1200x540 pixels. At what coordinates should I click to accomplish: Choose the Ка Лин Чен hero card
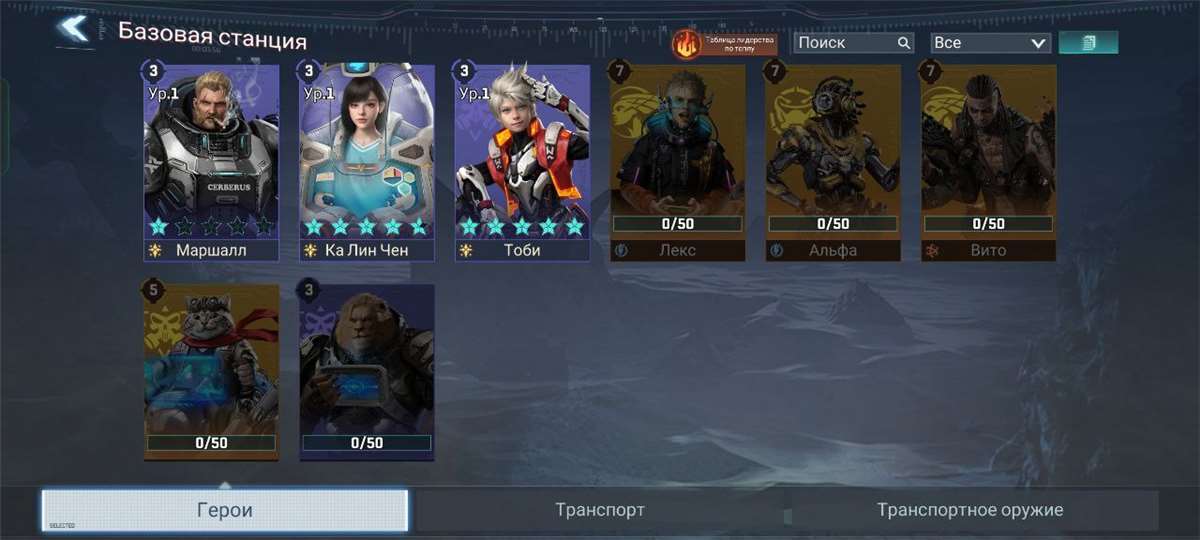367,160
